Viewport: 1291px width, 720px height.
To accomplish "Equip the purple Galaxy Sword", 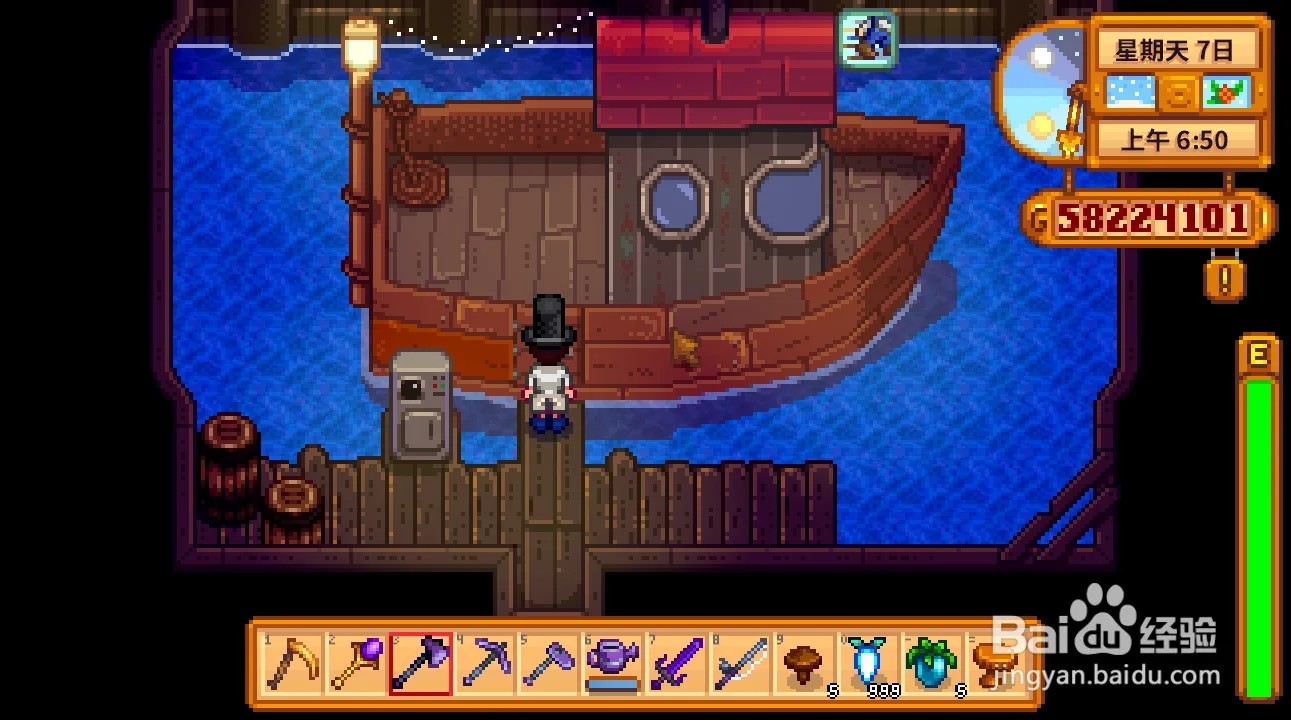I will (679, 663).
